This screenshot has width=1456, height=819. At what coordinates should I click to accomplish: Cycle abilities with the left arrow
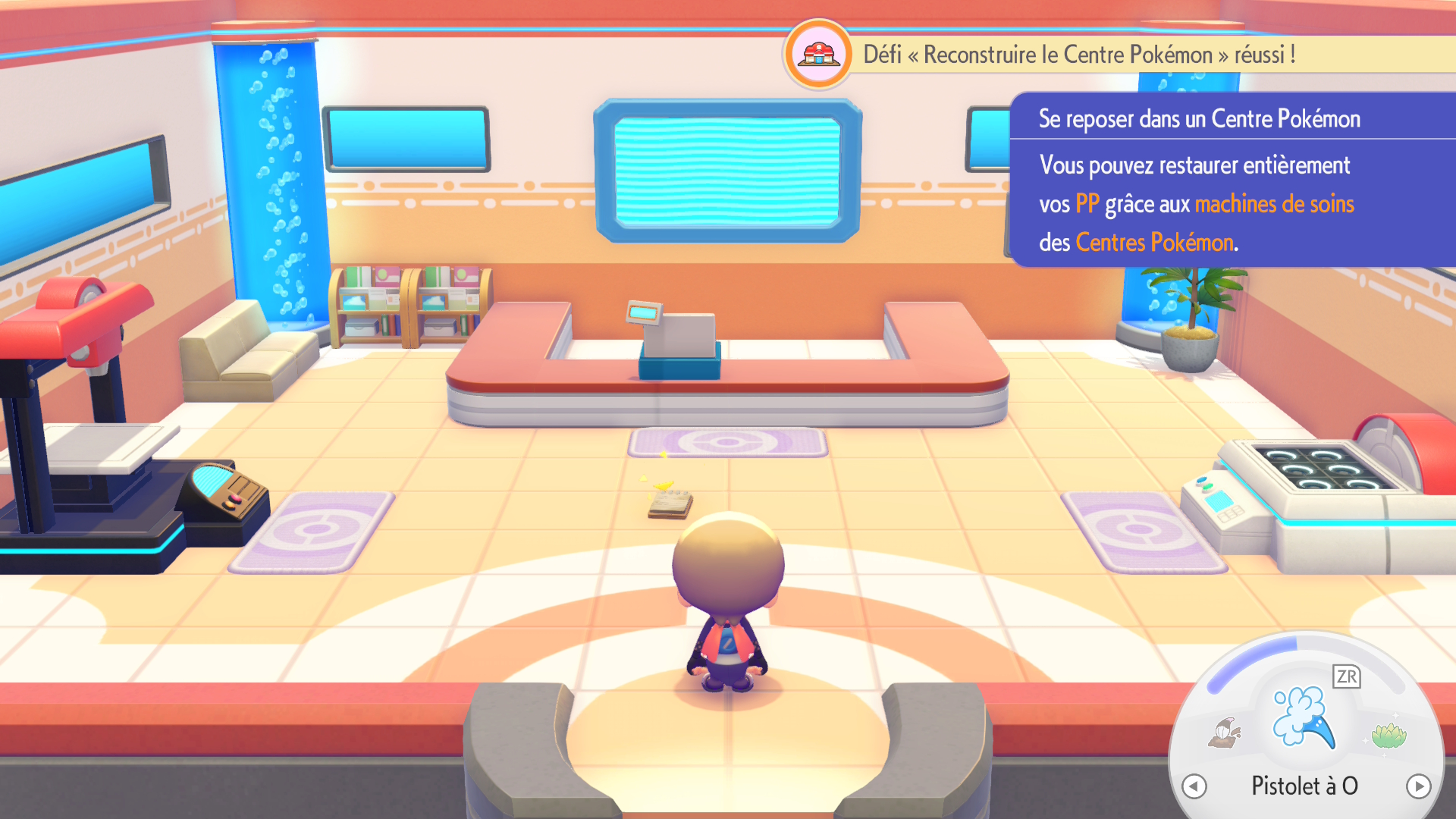pyautogui.click(x=1194, y=786)
